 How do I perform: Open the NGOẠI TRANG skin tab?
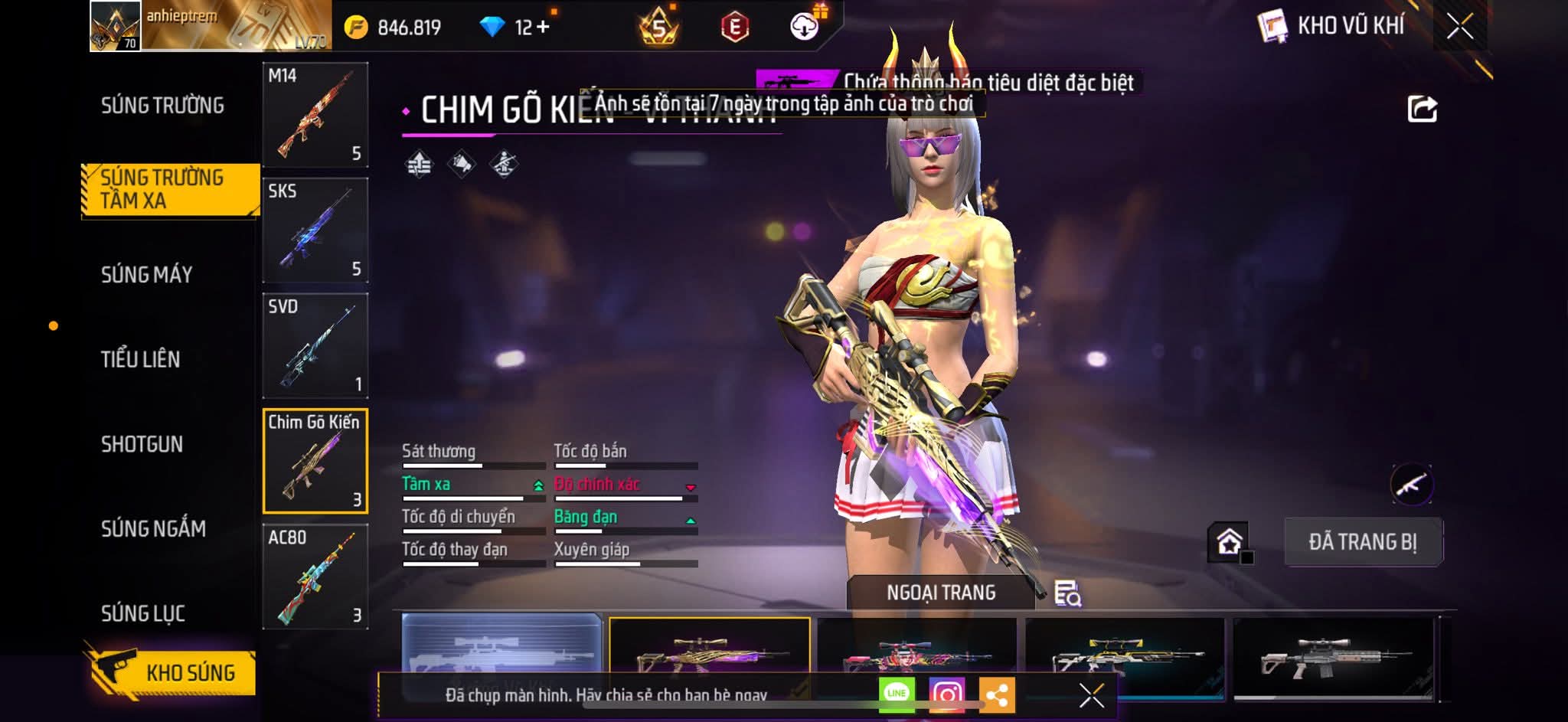941,593
